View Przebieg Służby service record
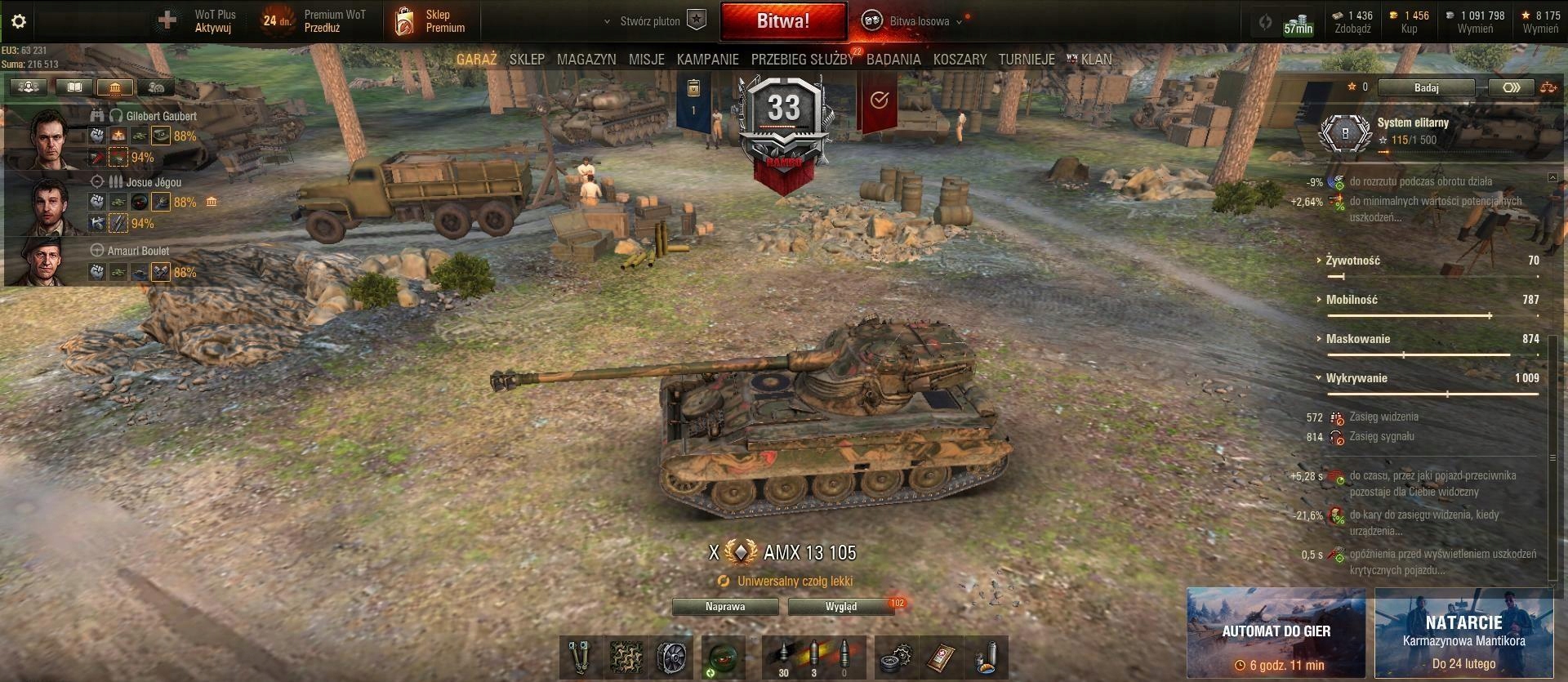The width and height of the screenshot is (1568, 682). tap(802, 60)
